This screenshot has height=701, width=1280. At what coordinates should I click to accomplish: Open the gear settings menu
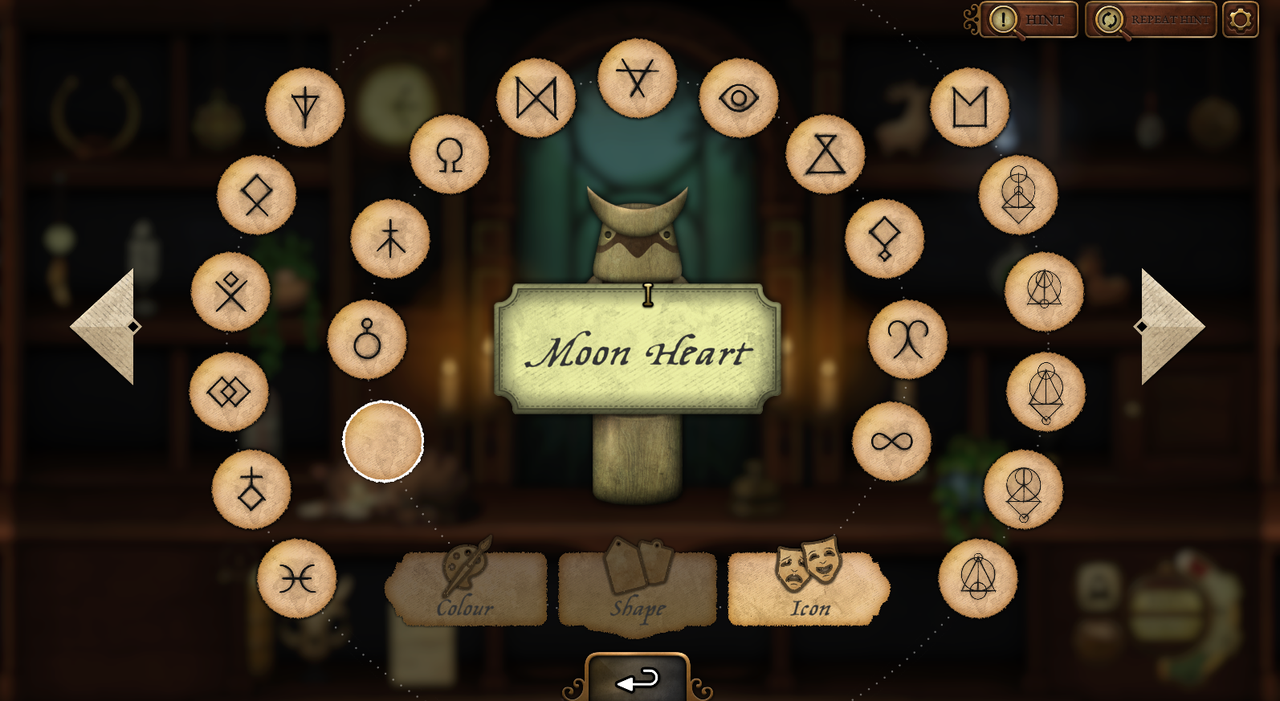point(1240,19)
